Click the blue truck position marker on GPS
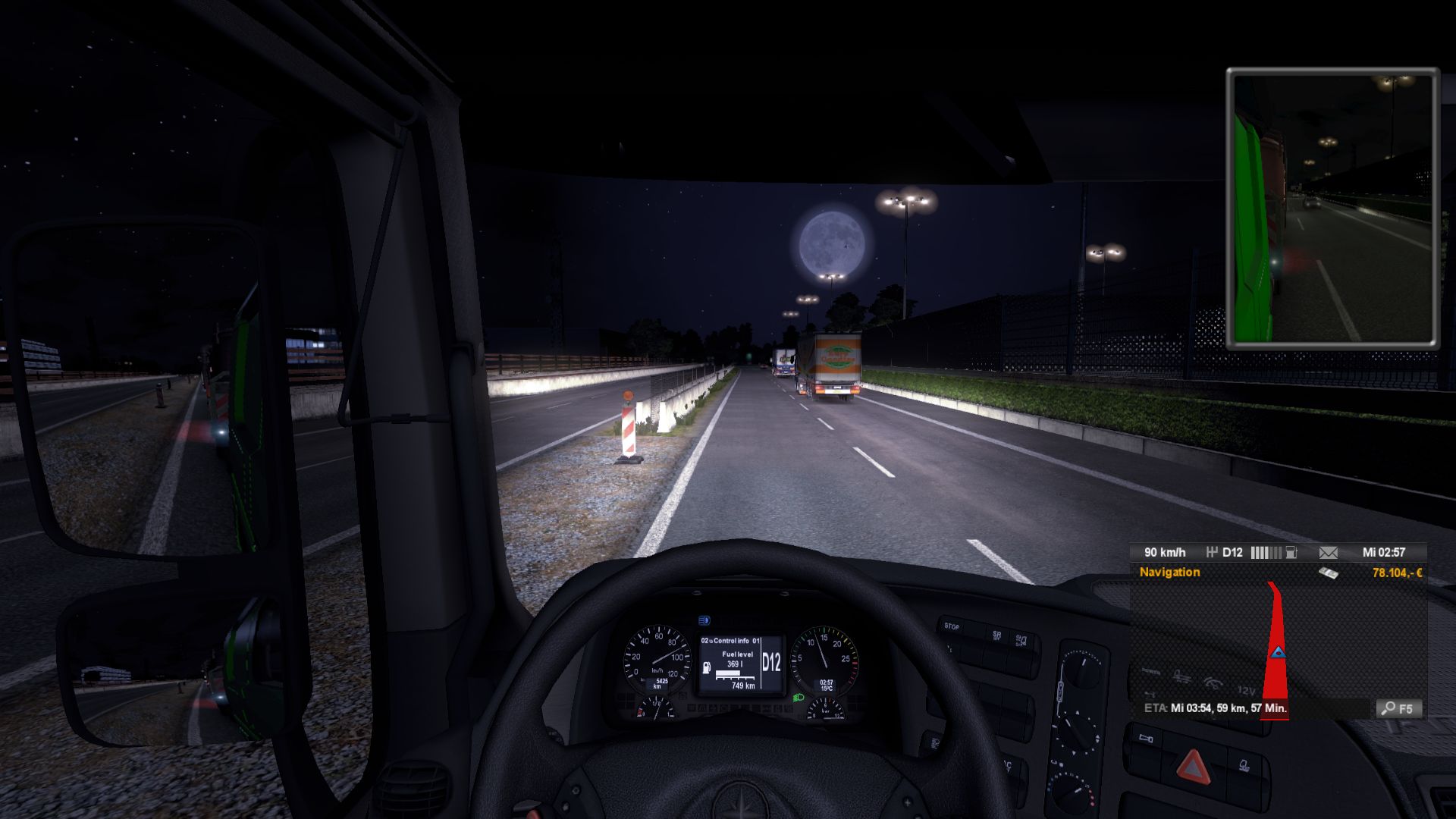The height and width of the screenshot is (819, 1456). (x=1279, y=652)
